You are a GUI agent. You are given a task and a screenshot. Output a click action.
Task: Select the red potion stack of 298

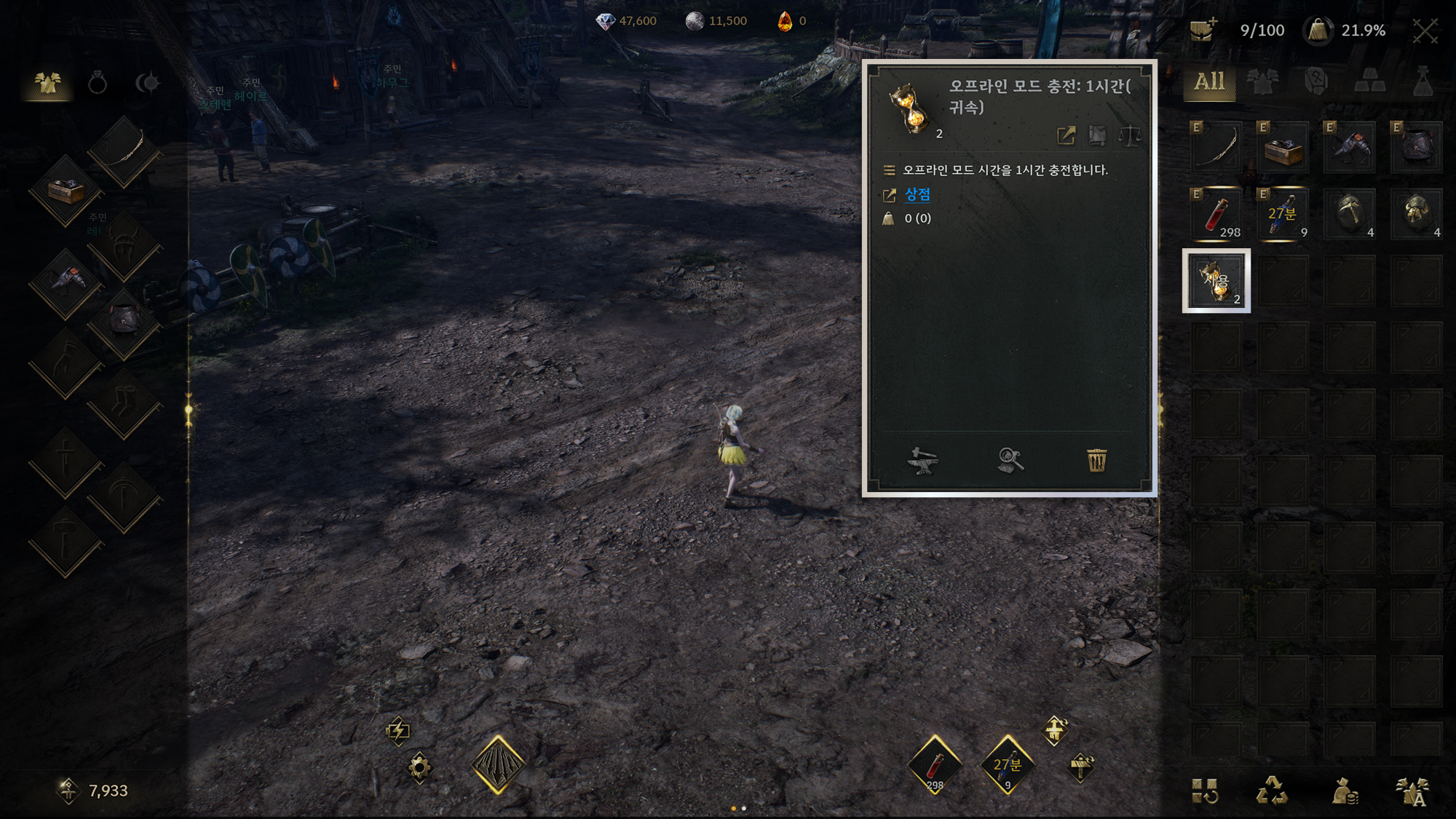click(x=1216, y=214)
